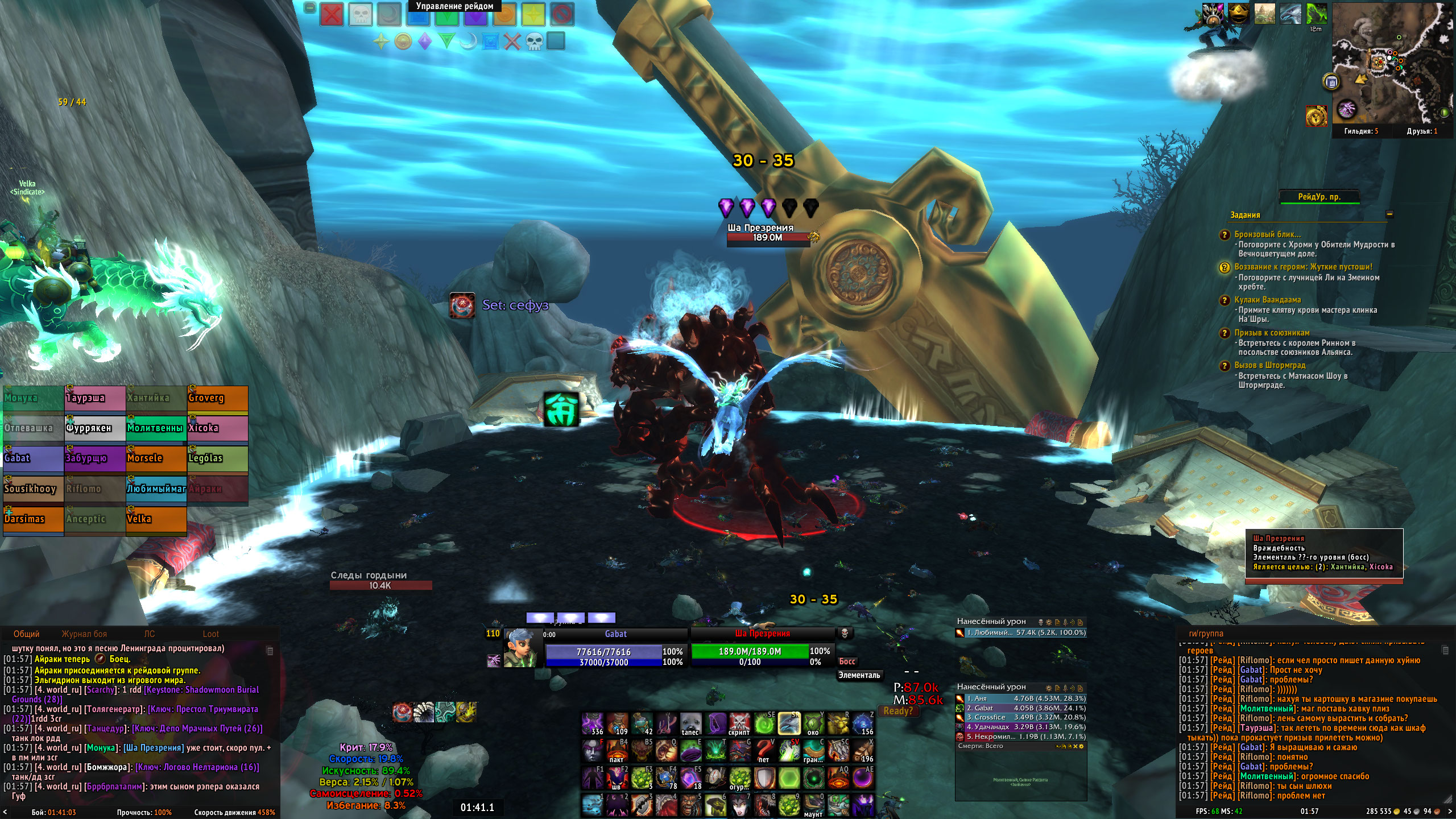
Task: Activate the скрипт skull-and-crossbones macro
Action: (x=739, y=723)
